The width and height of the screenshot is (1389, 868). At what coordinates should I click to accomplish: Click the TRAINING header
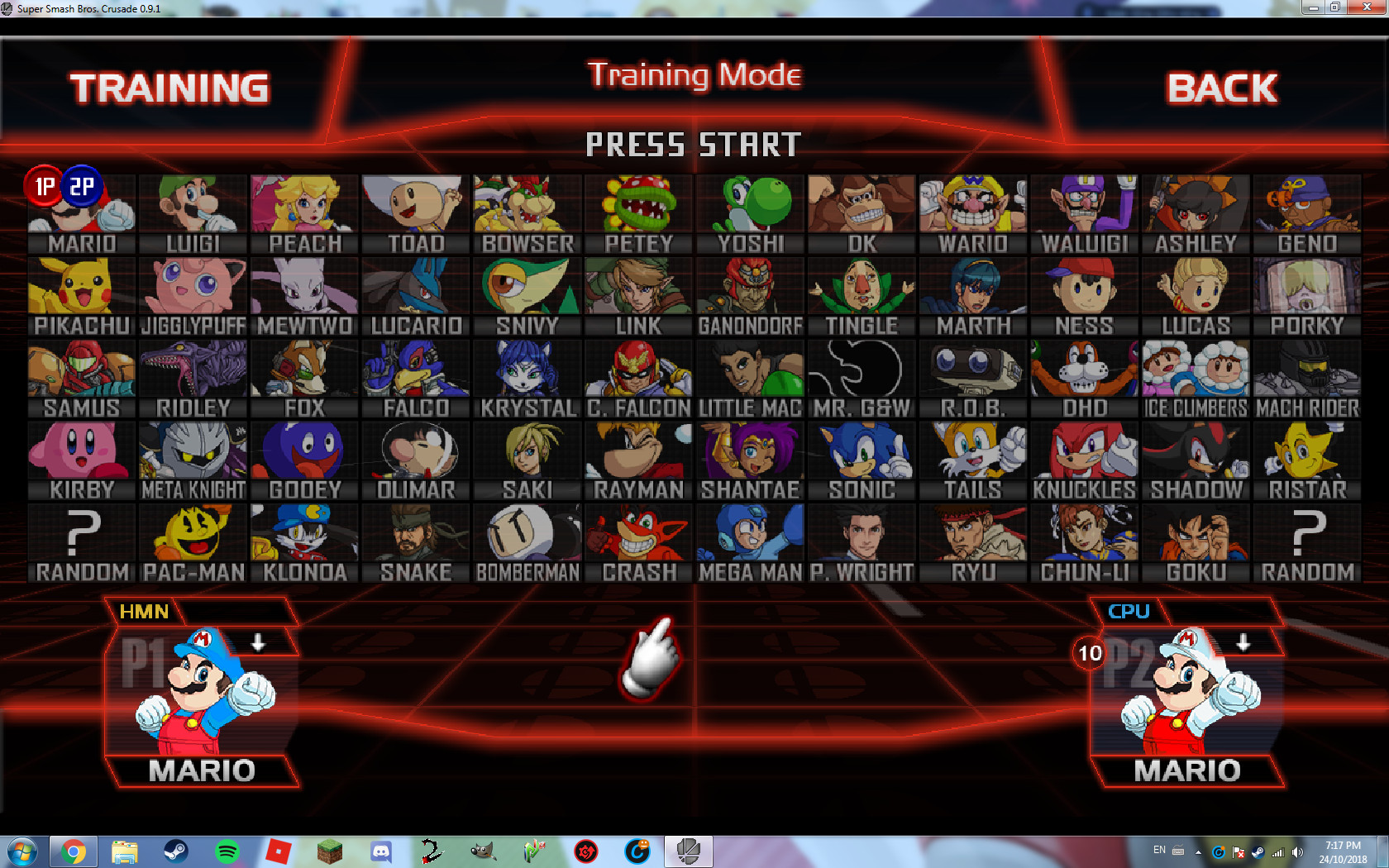169,85
